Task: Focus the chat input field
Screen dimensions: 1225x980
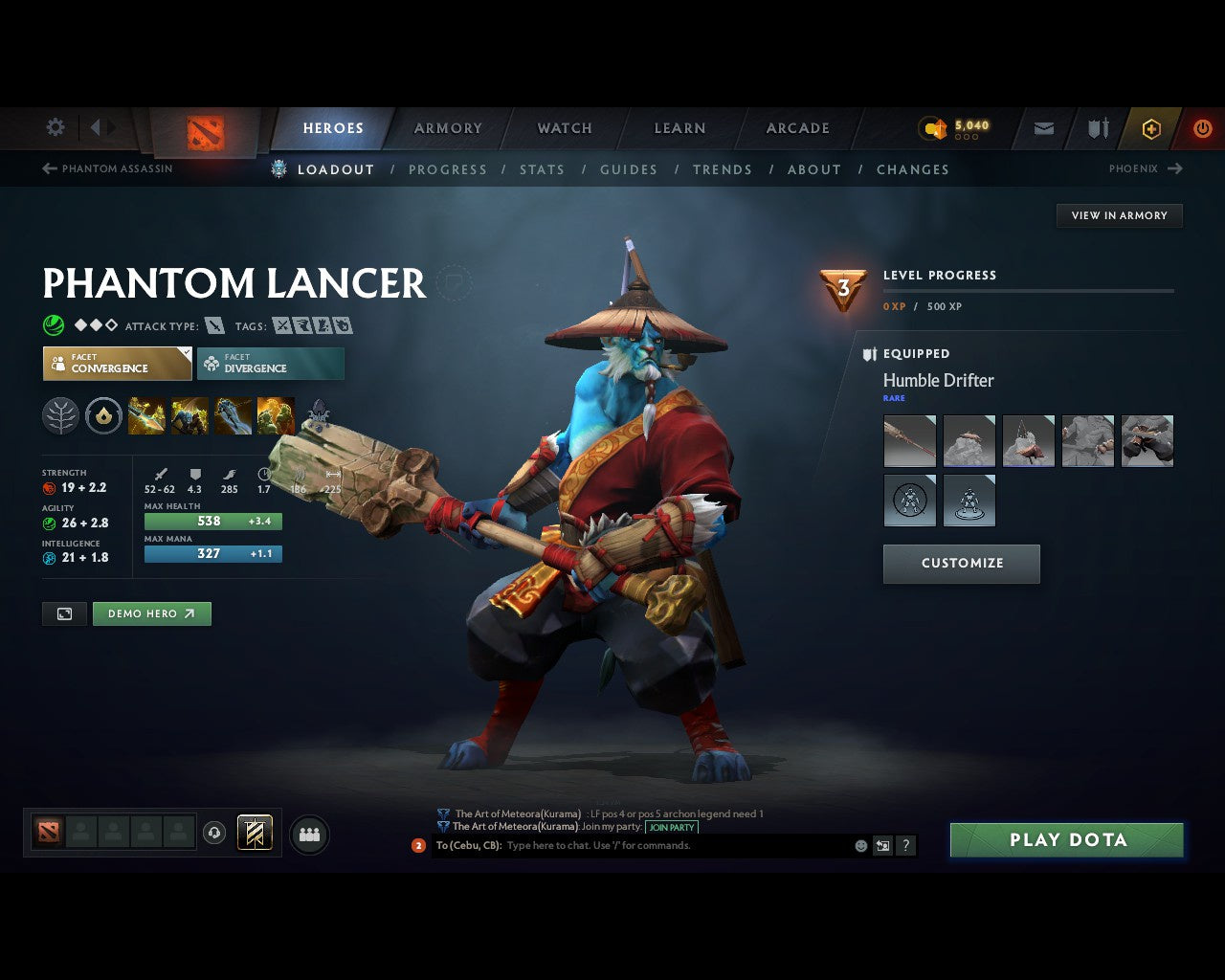Action: click(670, 846)
